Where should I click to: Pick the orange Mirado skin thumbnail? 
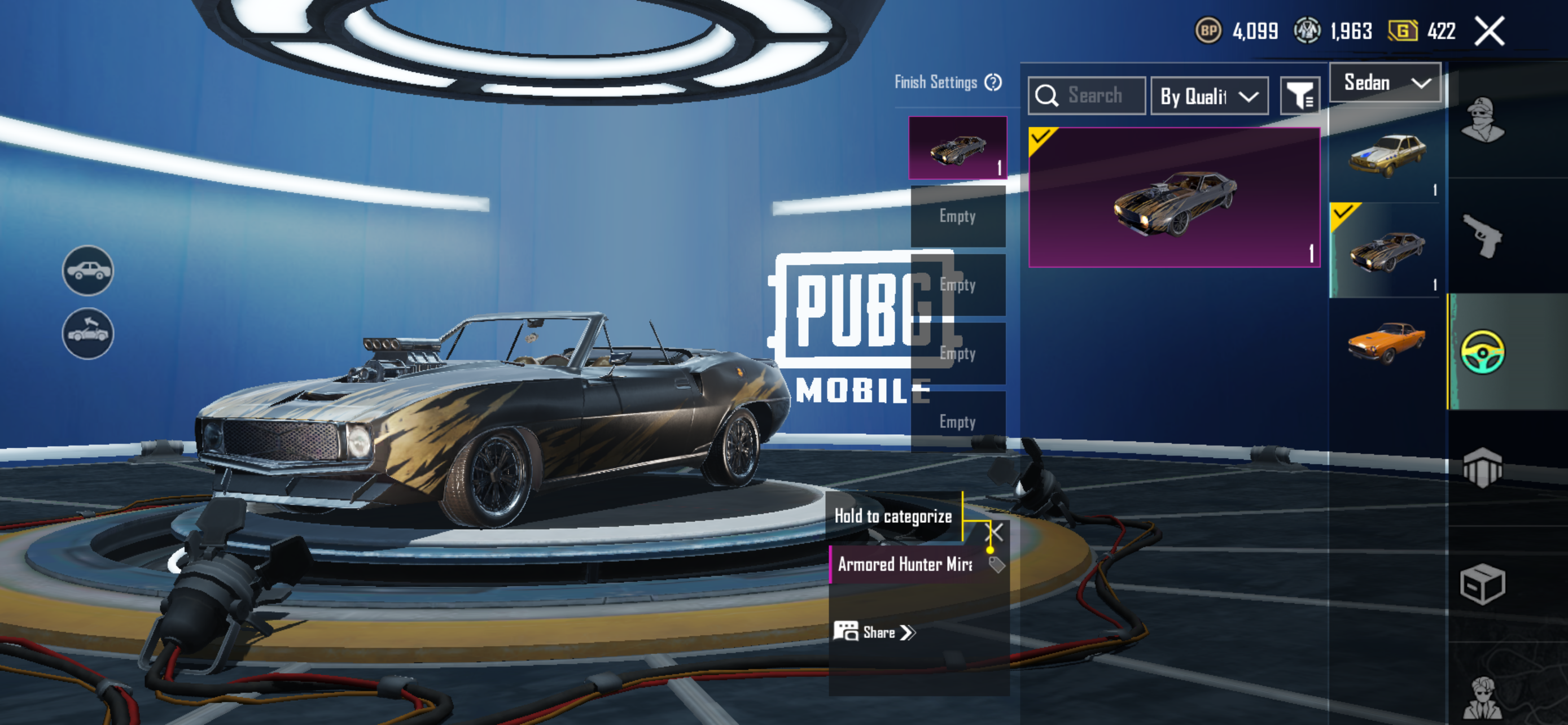pos(1386,342)
